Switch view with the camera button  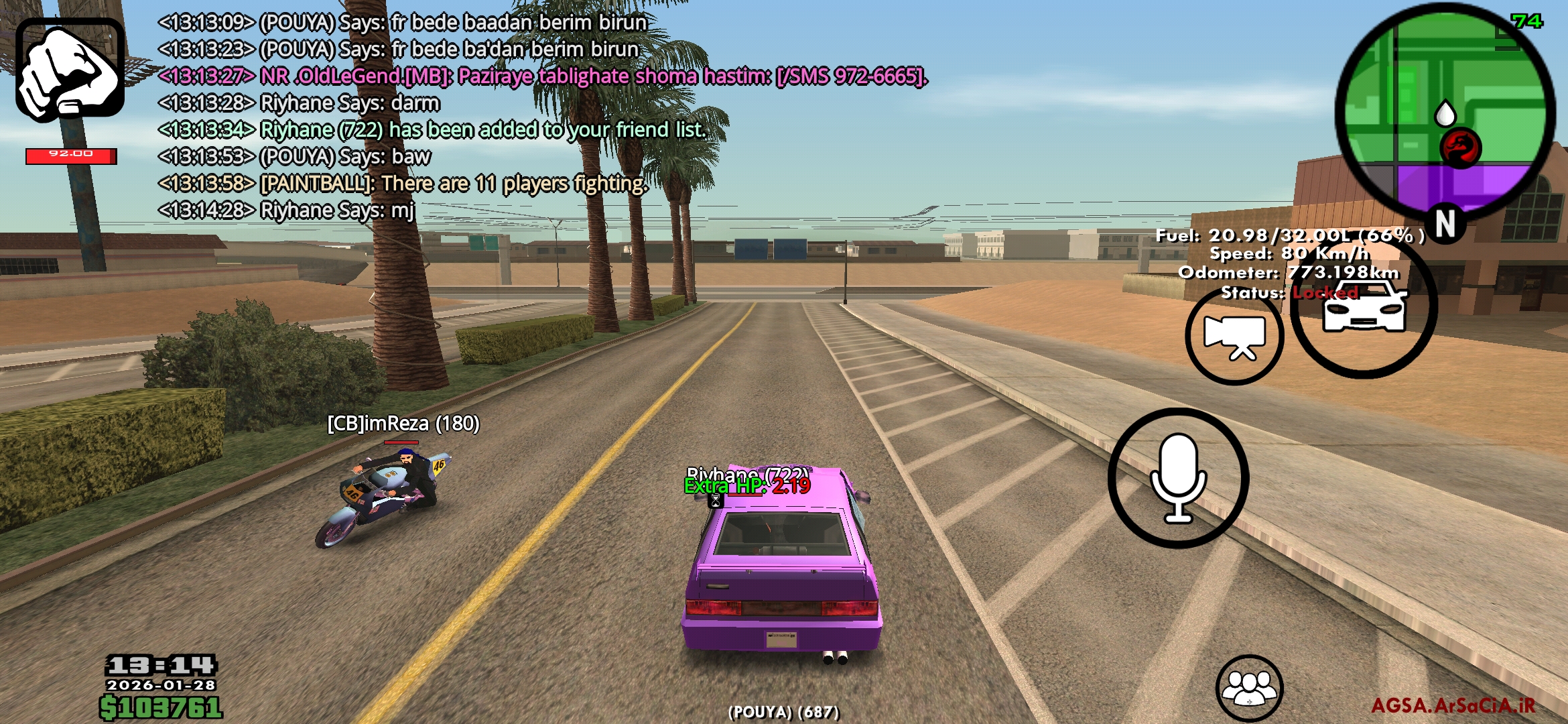click(x=1234, y=337)
